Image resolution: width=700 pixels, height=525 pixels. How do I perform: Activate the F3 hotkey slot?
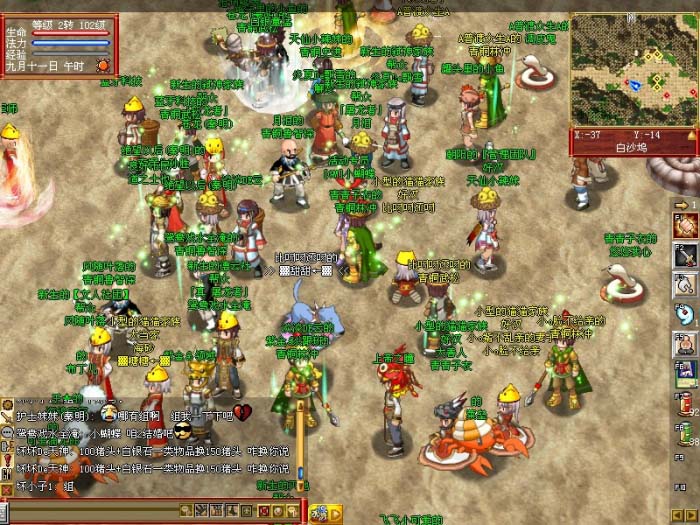(685, 286)
